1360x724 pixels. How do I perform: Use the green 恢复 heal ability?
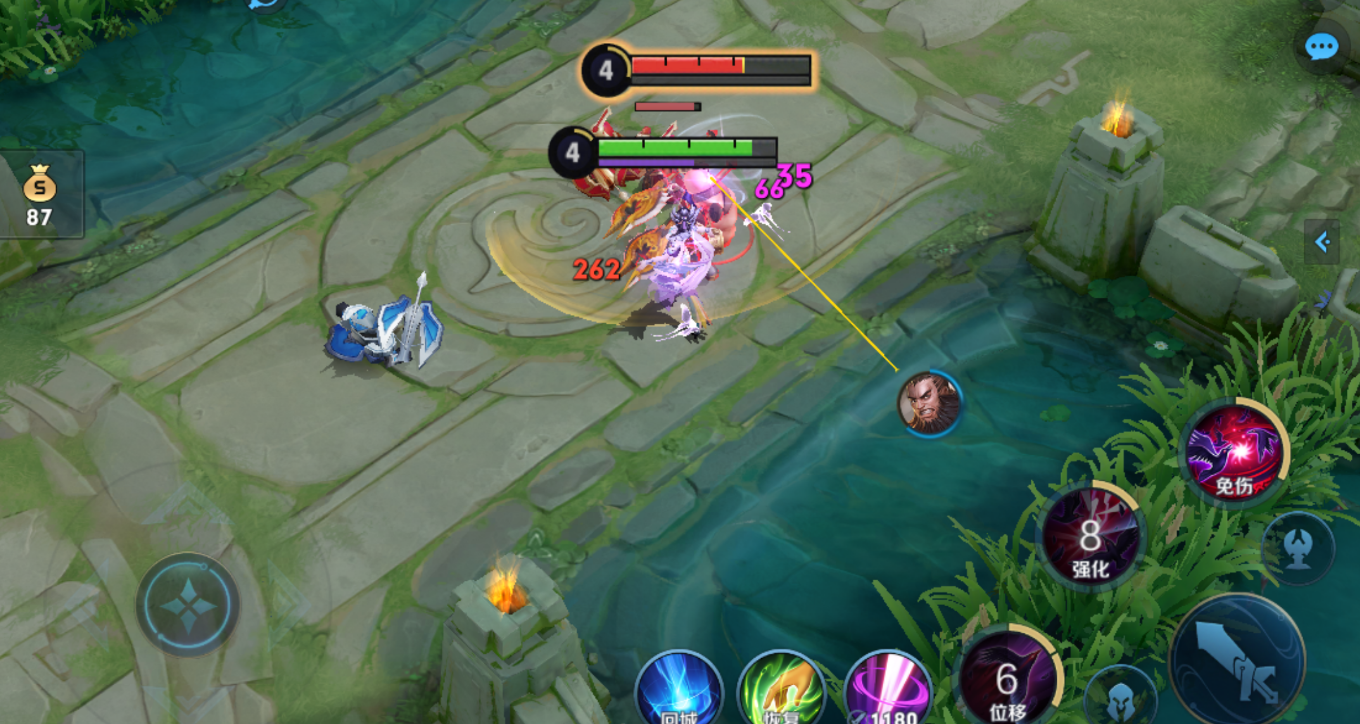(781, 692)
